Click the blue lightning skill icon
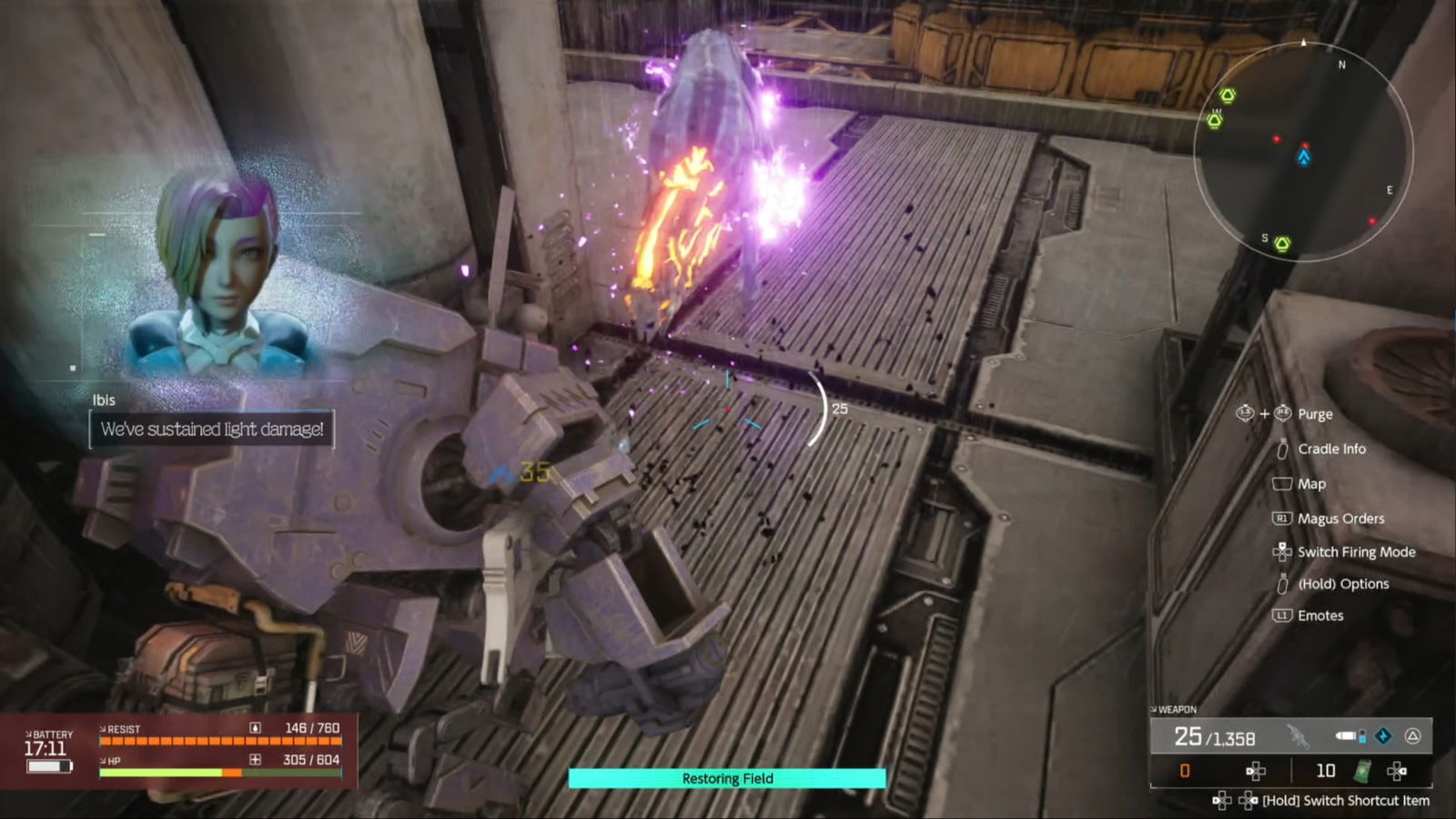The height and width of the screenshot is (819, 1456). click(x=1383, y=736)
